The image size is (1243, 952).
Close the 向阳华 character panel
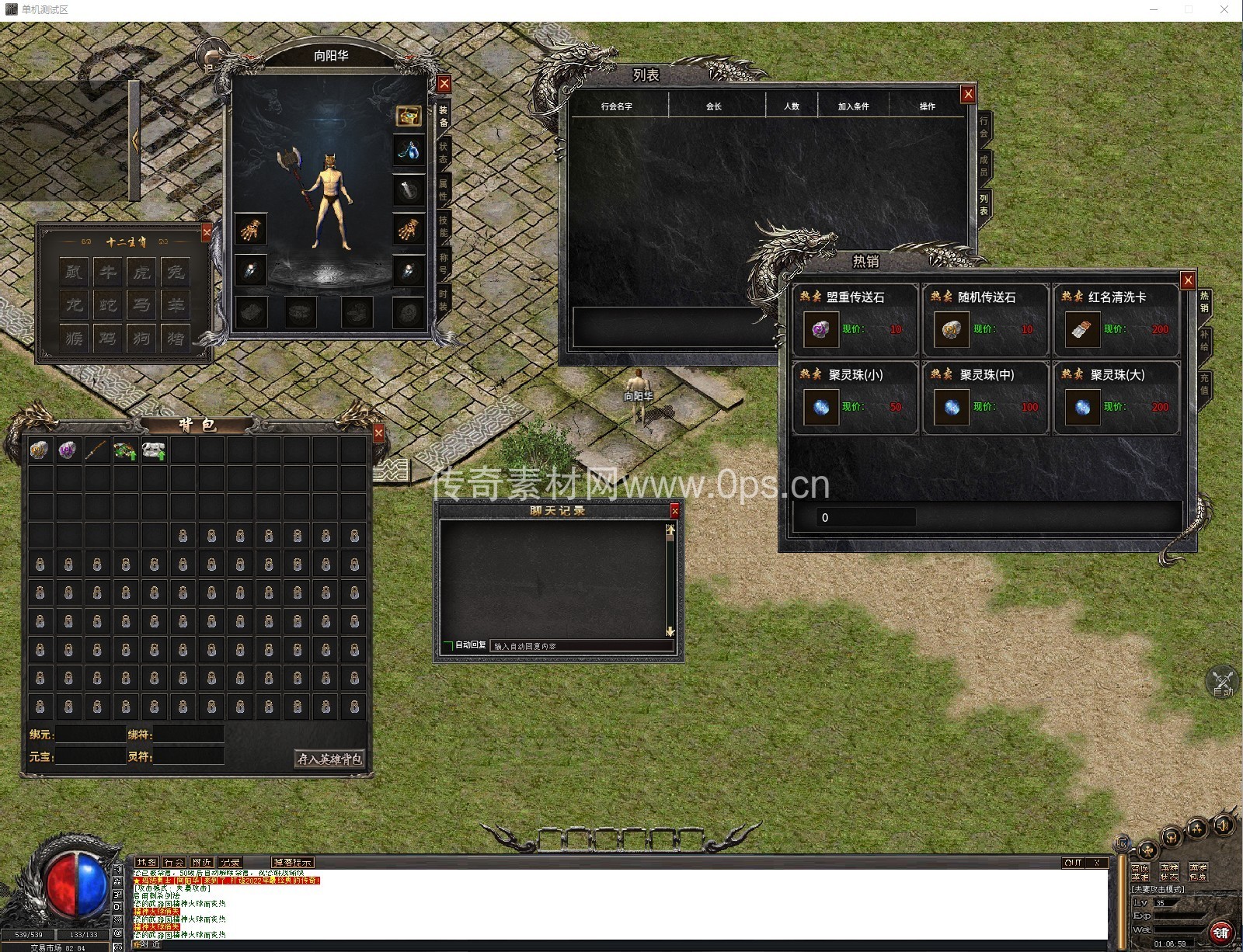[444, 84]
